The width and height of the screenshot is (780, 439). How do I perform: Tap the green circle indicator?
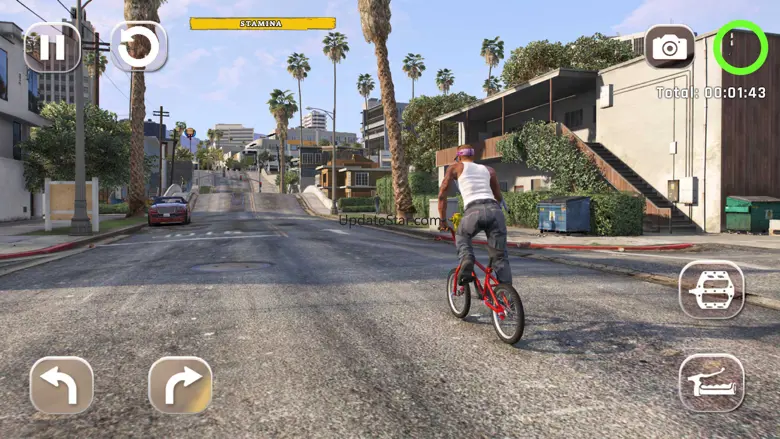click(x=740, y=46)
